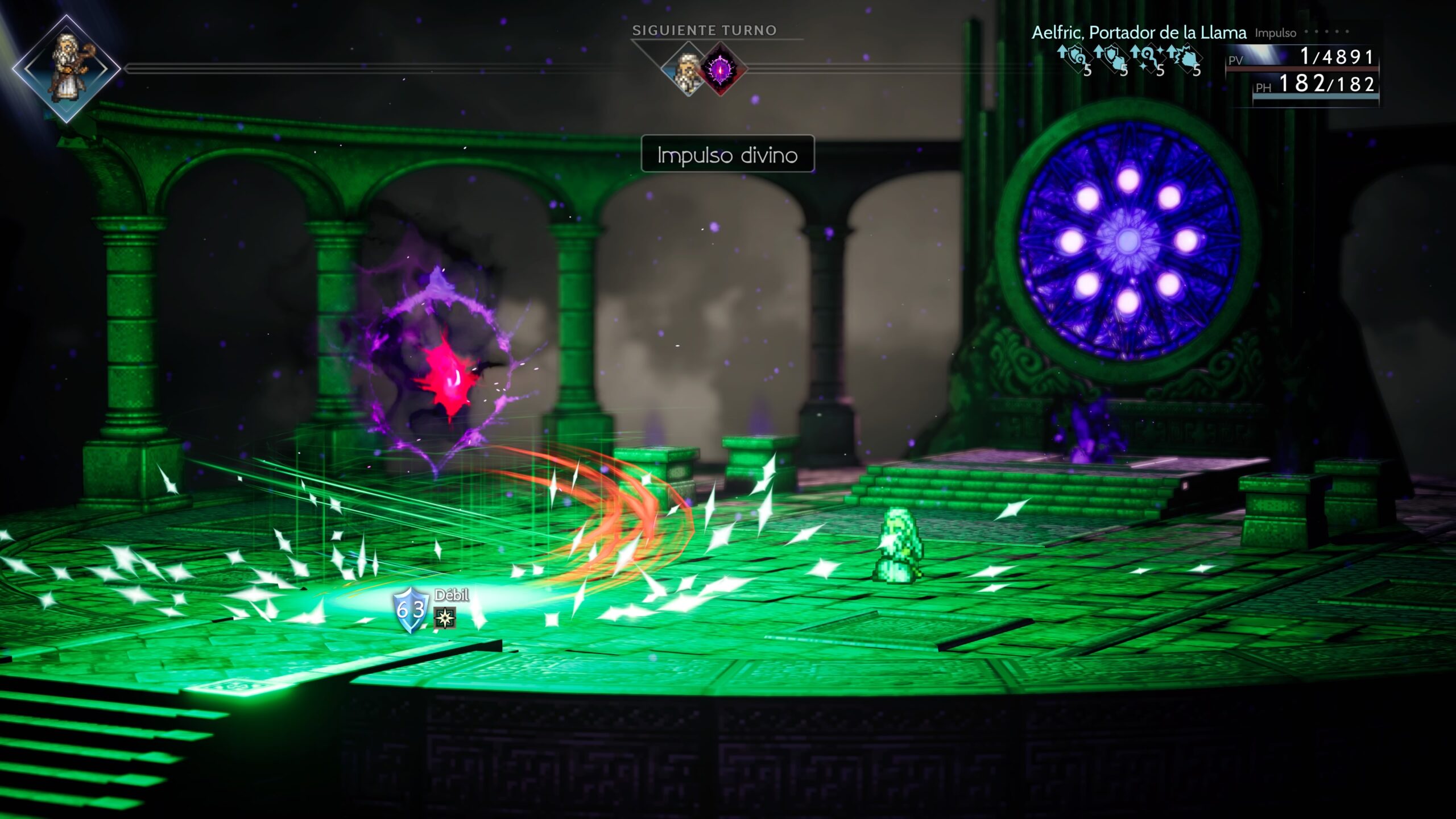Select Aelfric's current-turn portrait

[67, 68]
